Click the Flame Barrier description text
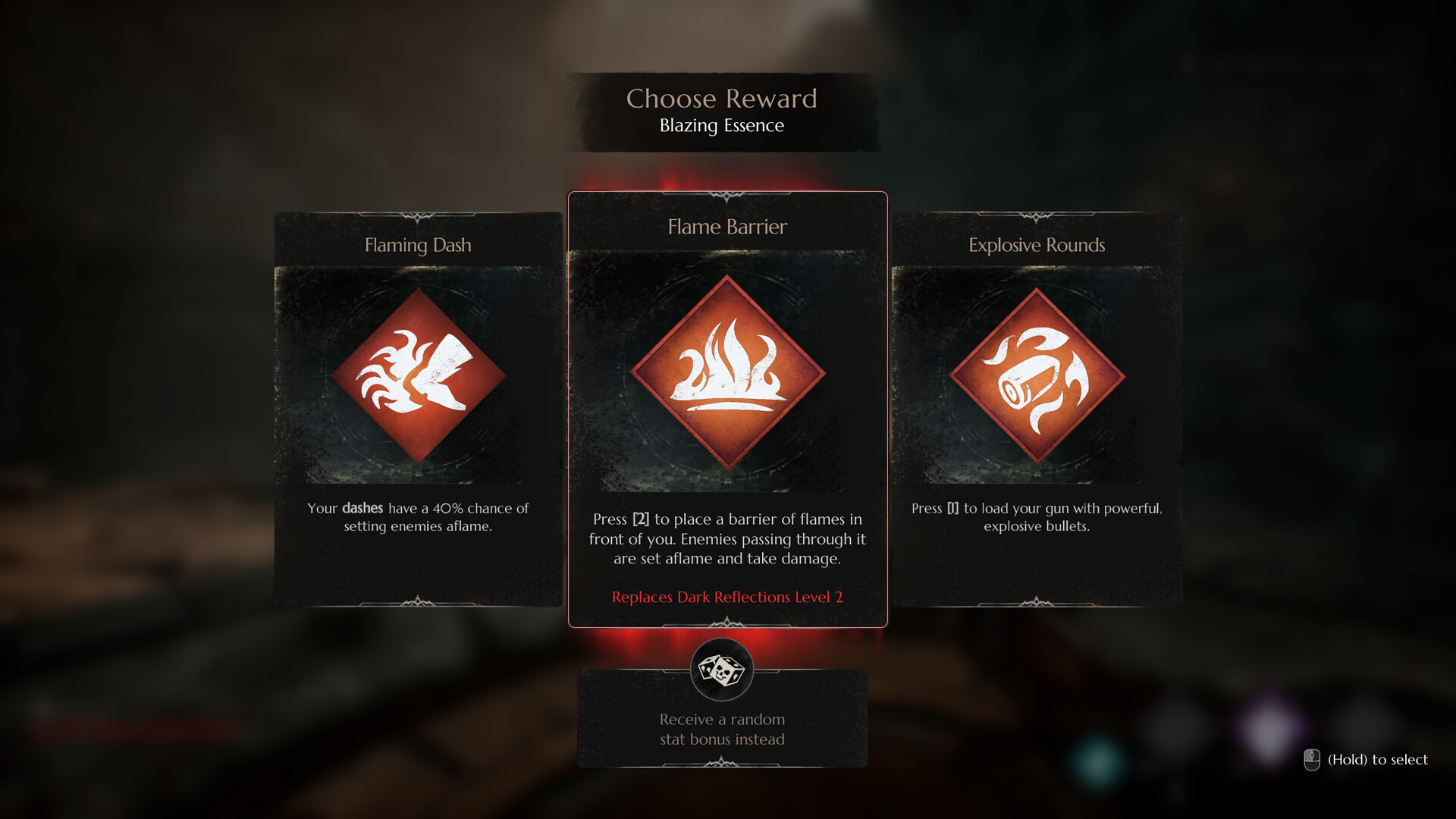 (727, 539)
